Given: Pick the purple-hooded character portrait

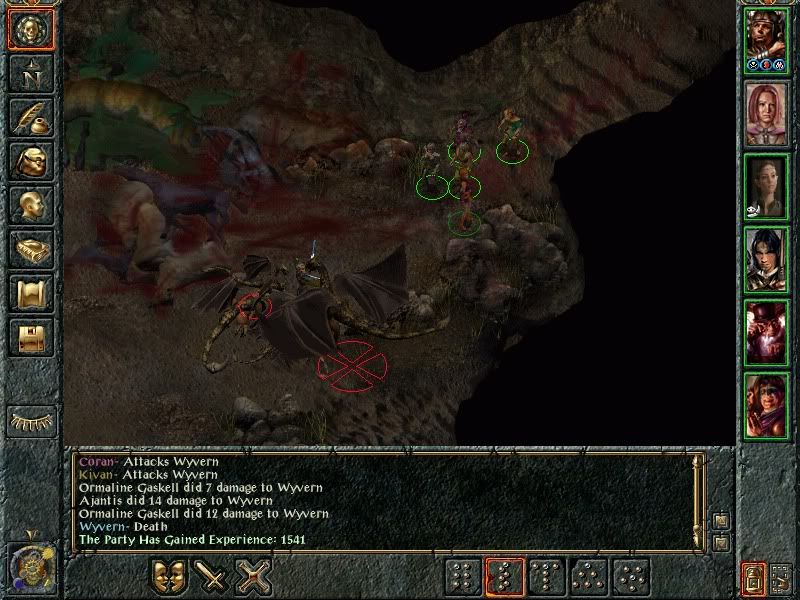Looking at the screenshot, I should pyautogui.click(x=767, y=405).
